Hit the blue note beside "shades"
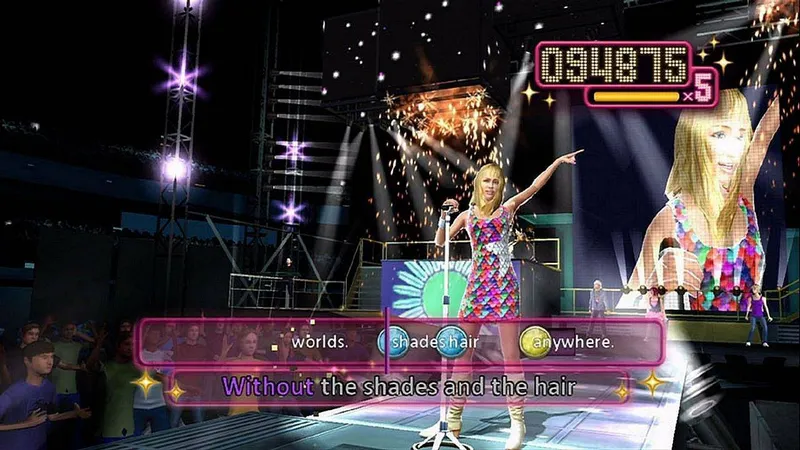Viewport: 800px width, 450px height. [x=392, y=342]
